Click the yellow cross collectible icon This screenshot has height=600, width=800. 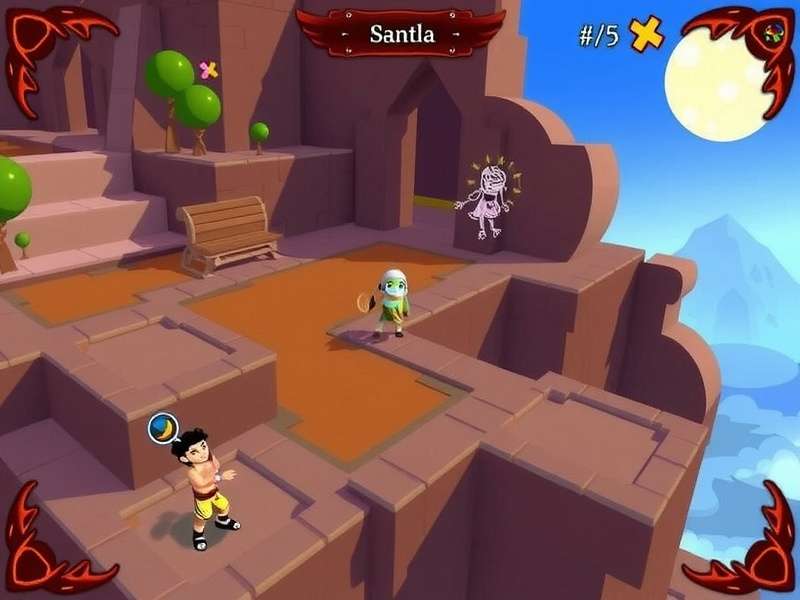pyautogui.click(x=646, y=35)
